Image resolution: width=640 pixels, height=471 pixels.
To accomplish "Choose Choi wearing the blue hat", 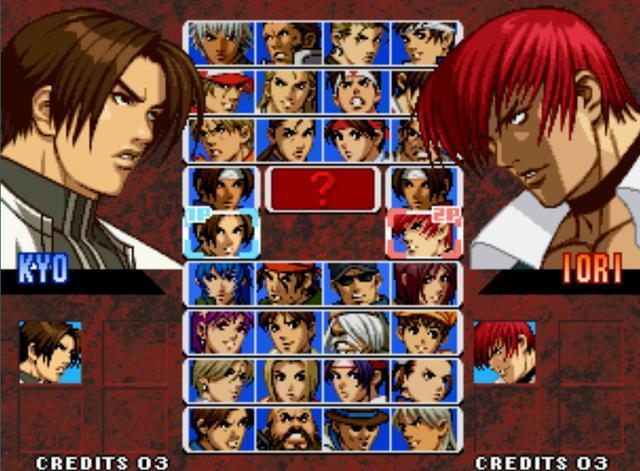I will [x=357, y=427].
